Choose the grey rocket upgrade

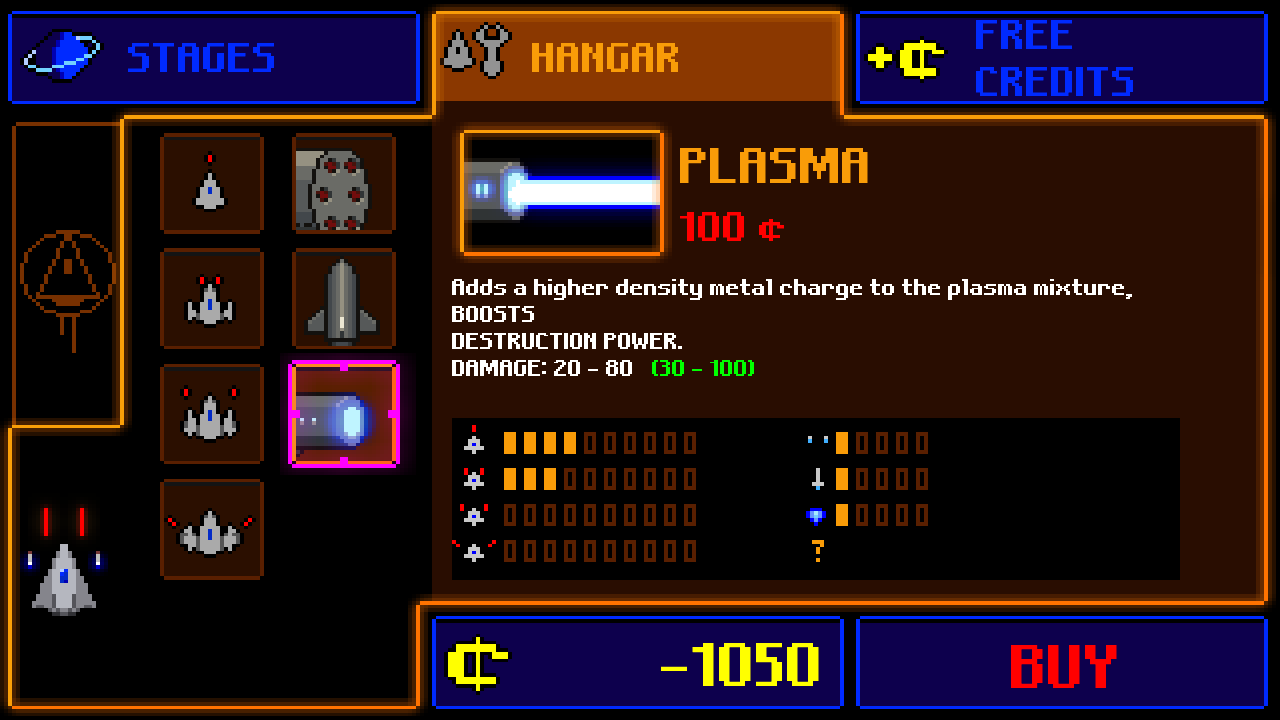343,299
